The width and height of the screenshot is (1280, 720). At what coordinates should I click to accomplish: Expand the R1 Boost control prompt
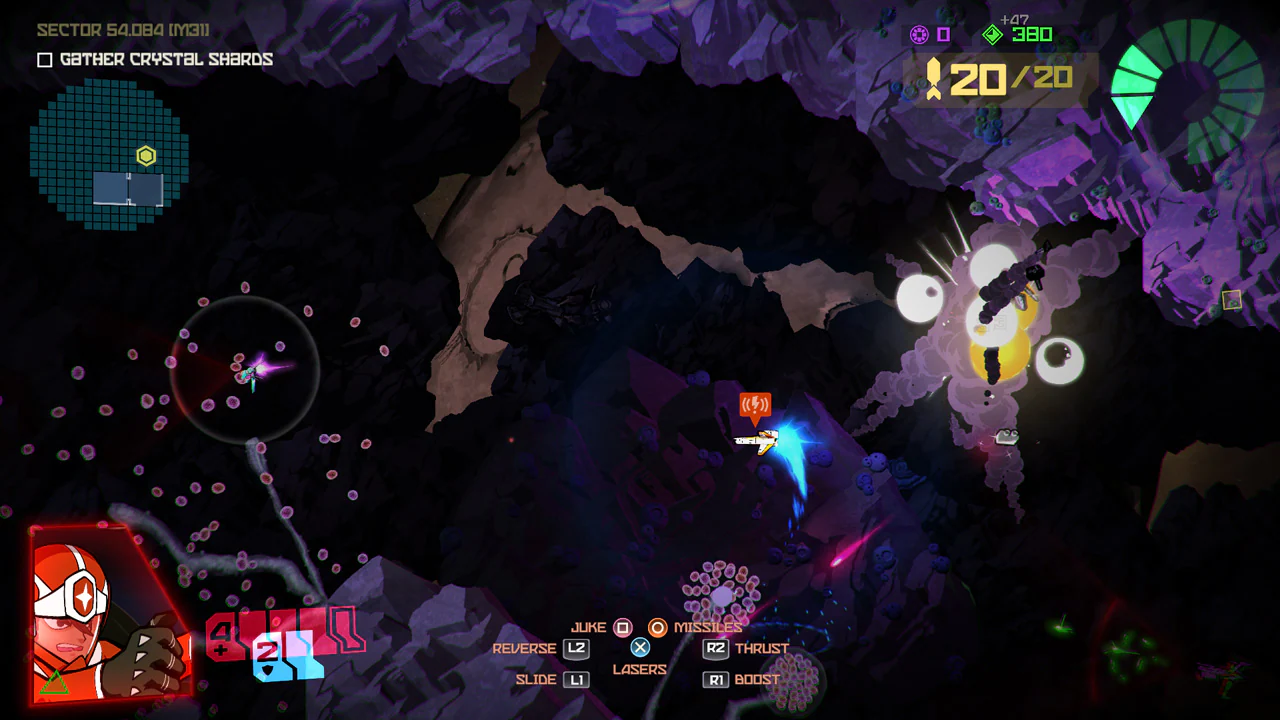[x=715, y=679]
